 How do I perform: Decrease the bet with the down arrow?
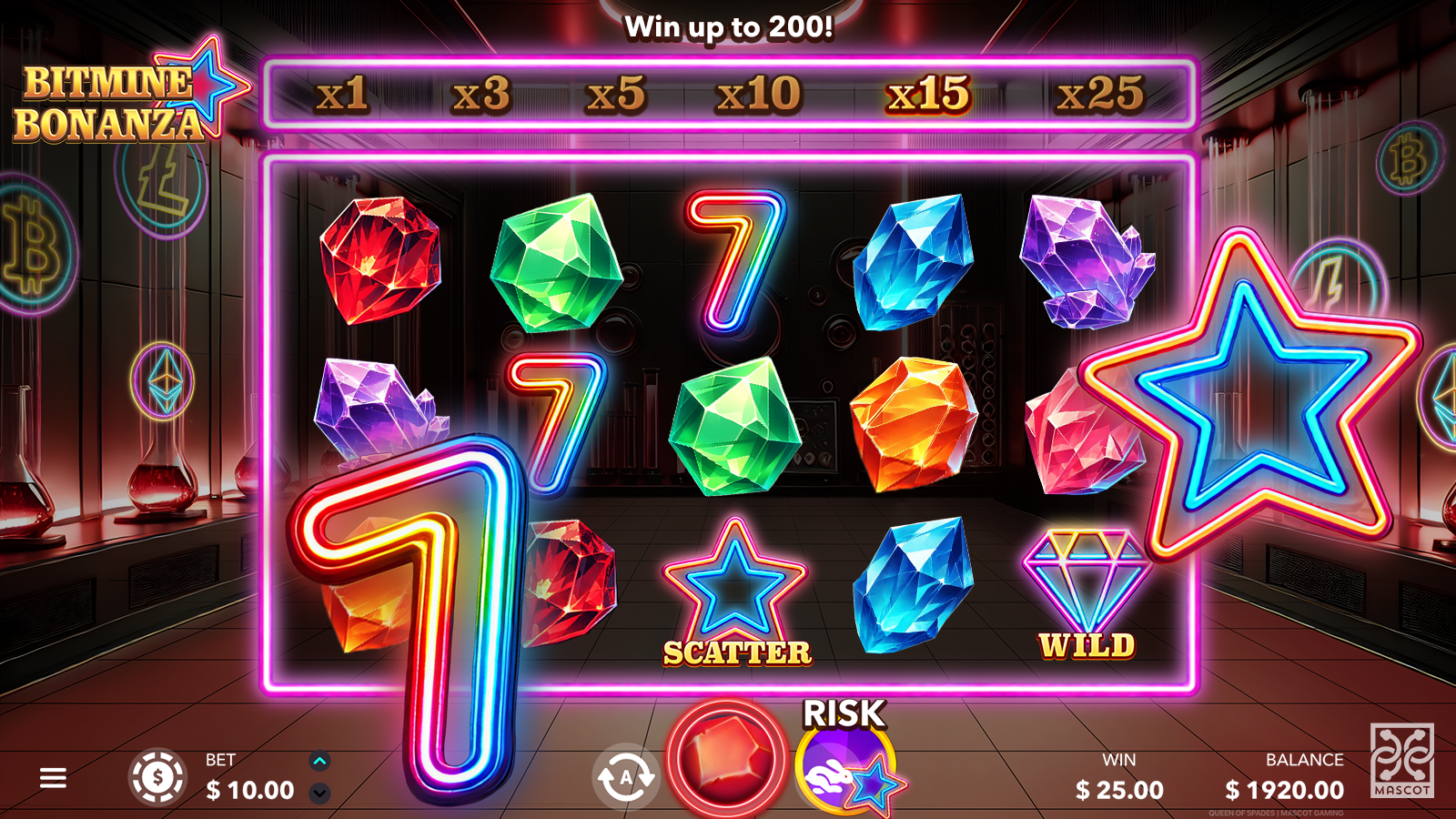click(x=319, y=794)
